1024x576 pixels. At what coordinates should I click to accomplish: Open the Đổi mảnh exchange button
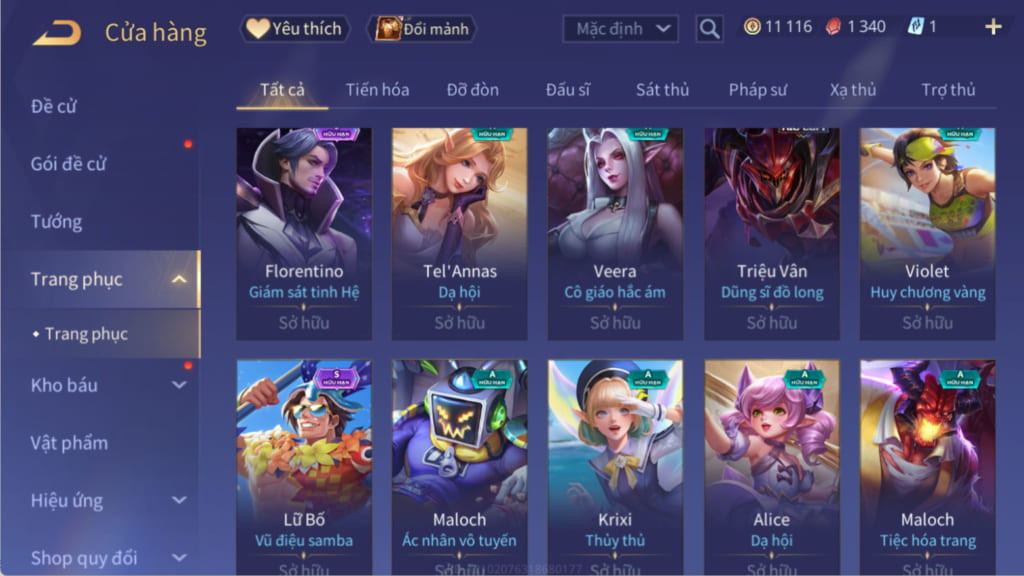pos(422,29)
